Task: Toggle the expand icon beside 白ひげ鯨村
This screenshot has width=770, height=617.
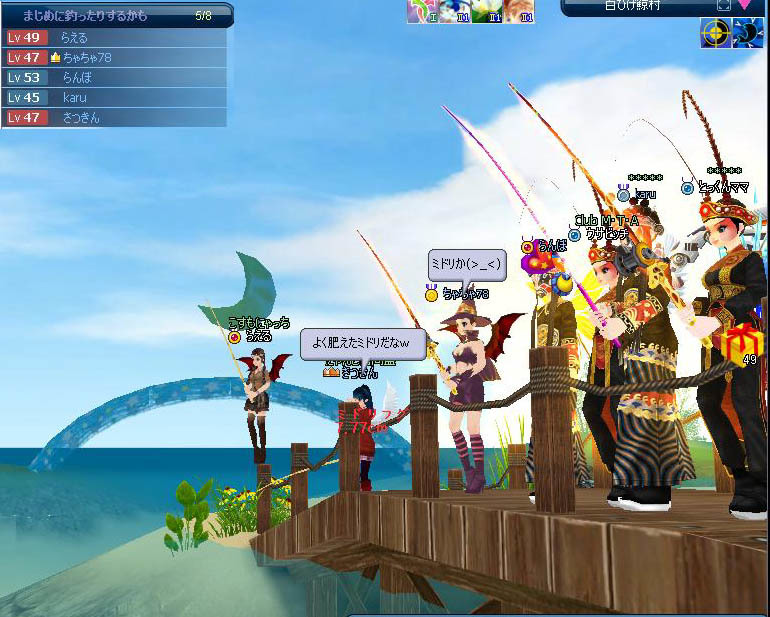Action: (723, 5)
